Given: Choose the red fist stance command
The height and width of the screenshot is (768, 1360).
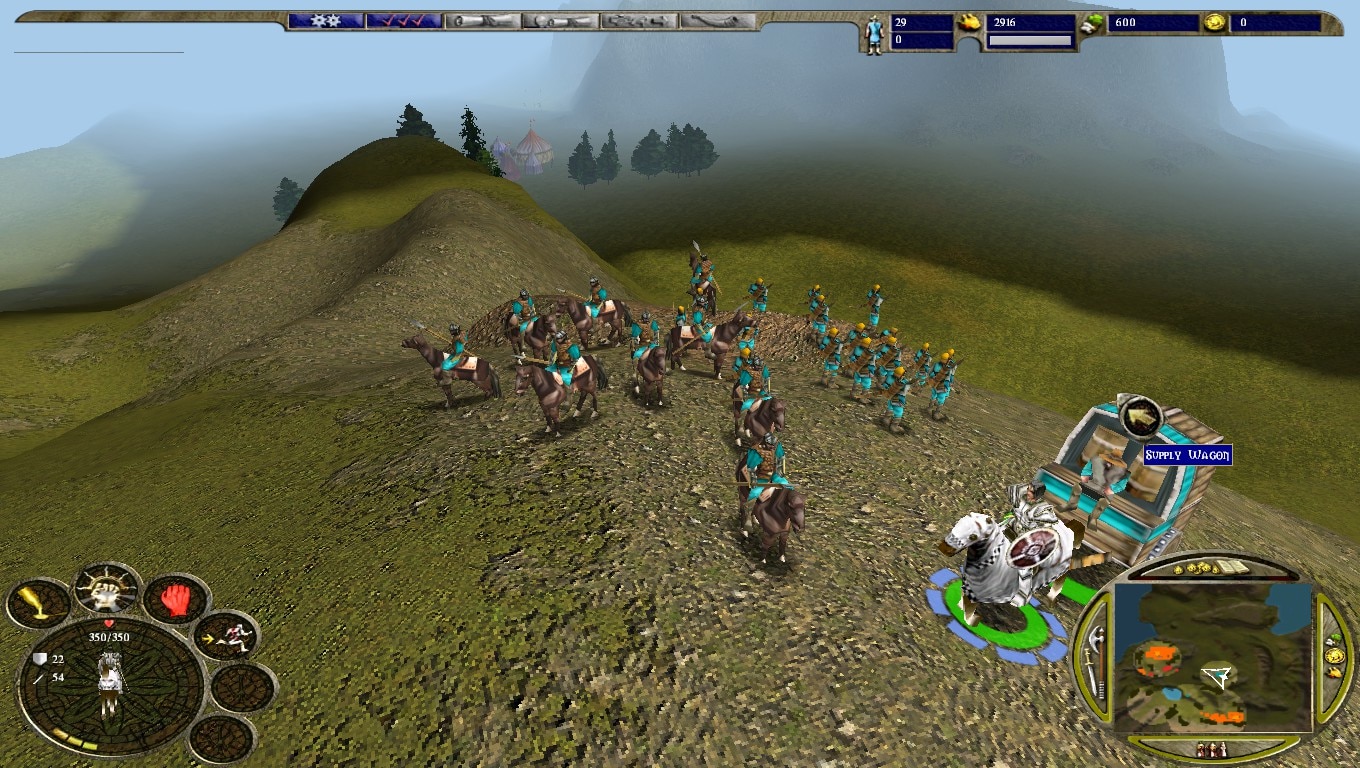Looking at the screenshot, I should [x=176, y=600].
